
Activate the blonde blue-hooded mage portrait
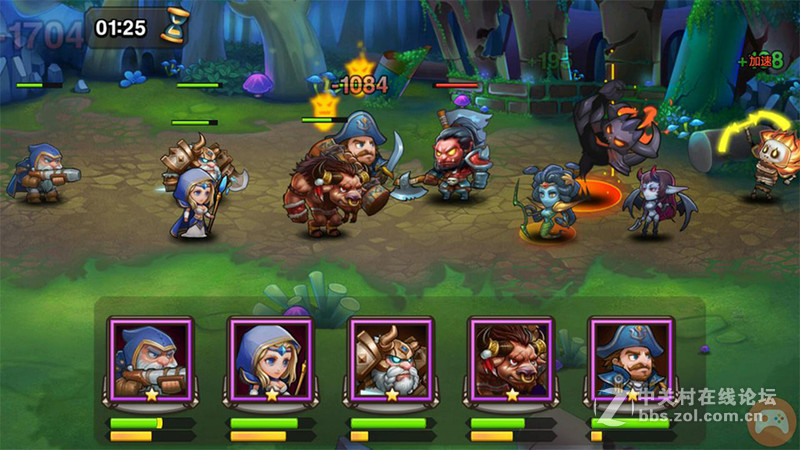coord(271,359)
